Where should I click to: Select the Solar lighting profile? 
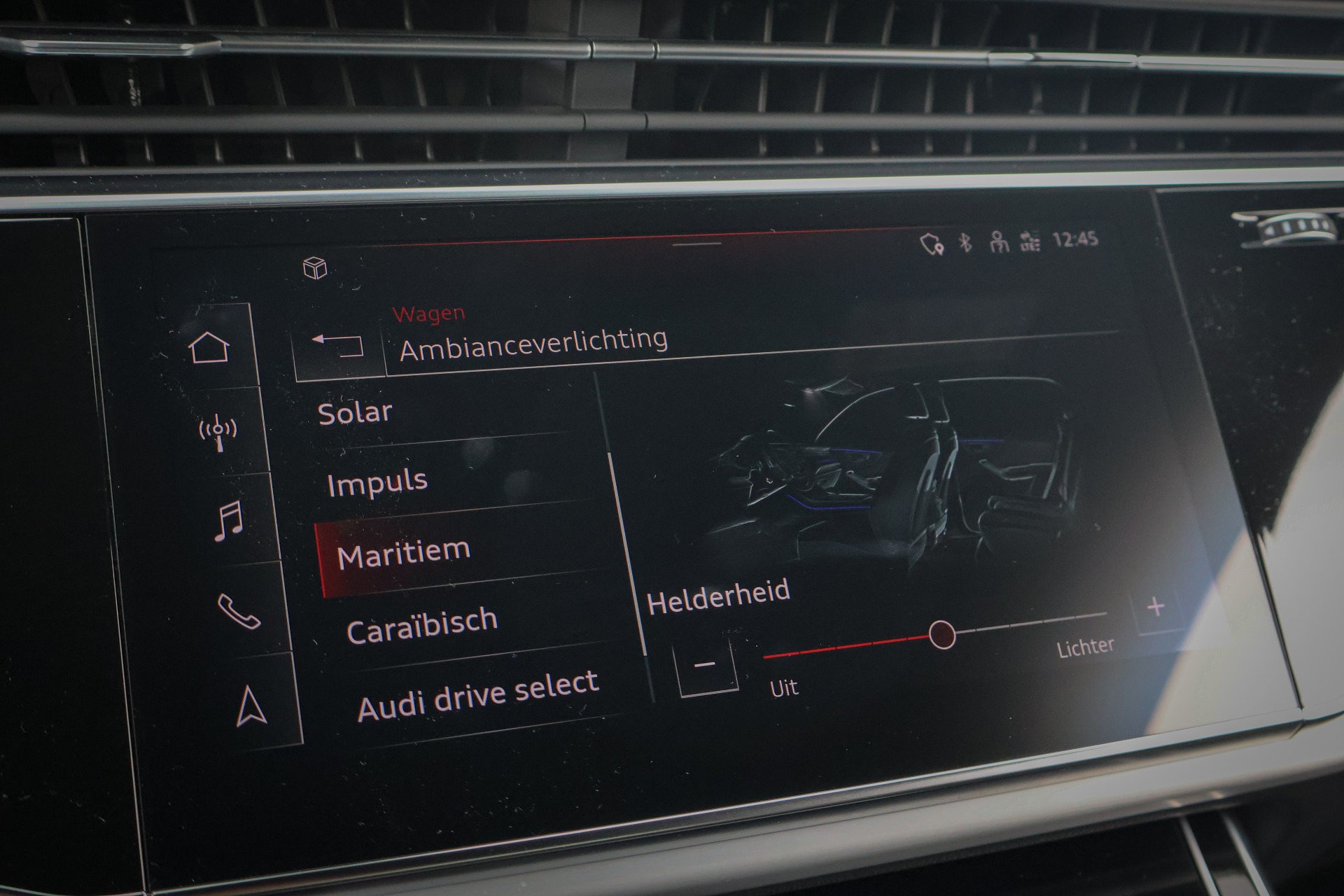pos(355,412)
